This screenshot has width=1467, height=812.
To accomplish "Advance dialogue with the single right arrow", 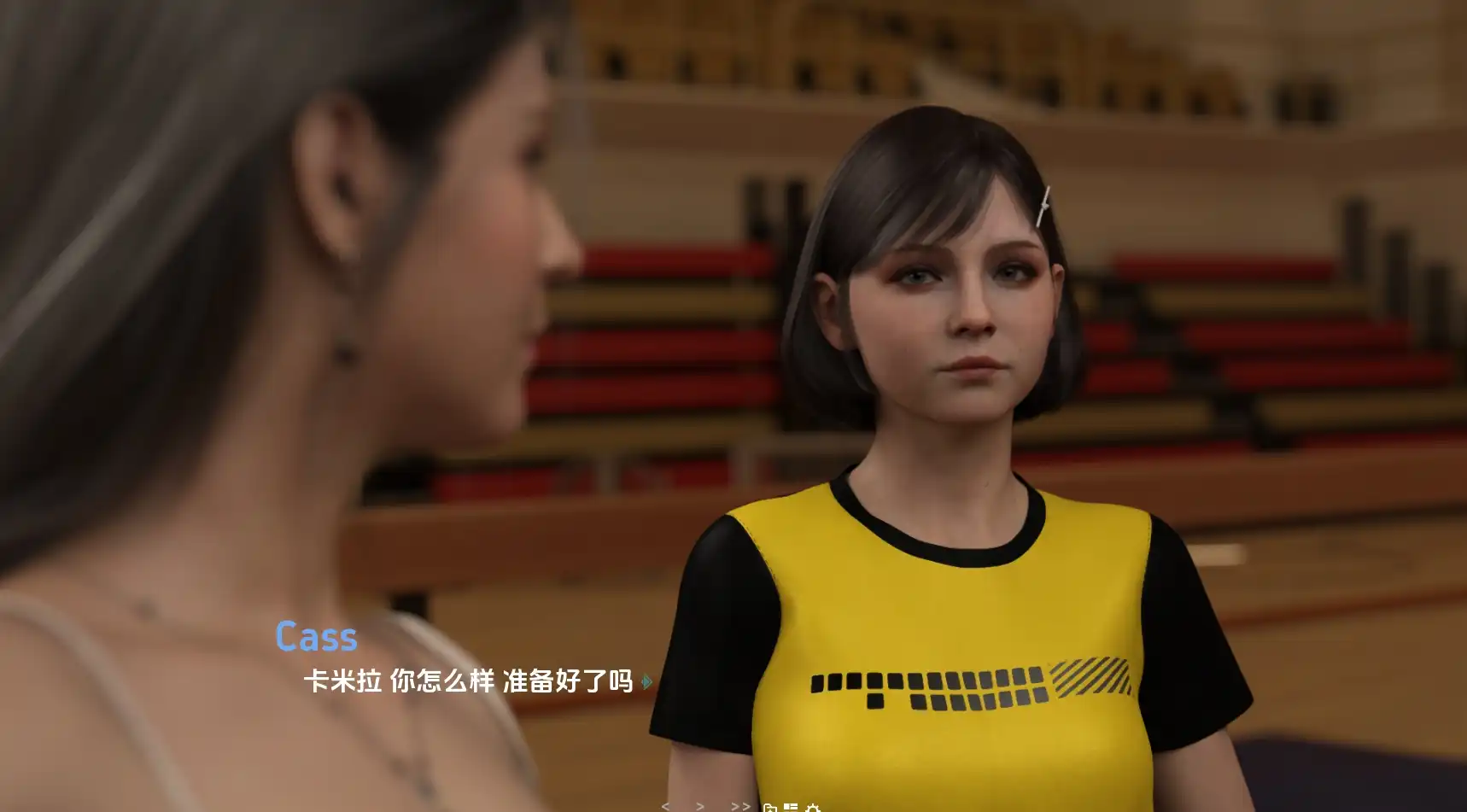I will (700, 806).
